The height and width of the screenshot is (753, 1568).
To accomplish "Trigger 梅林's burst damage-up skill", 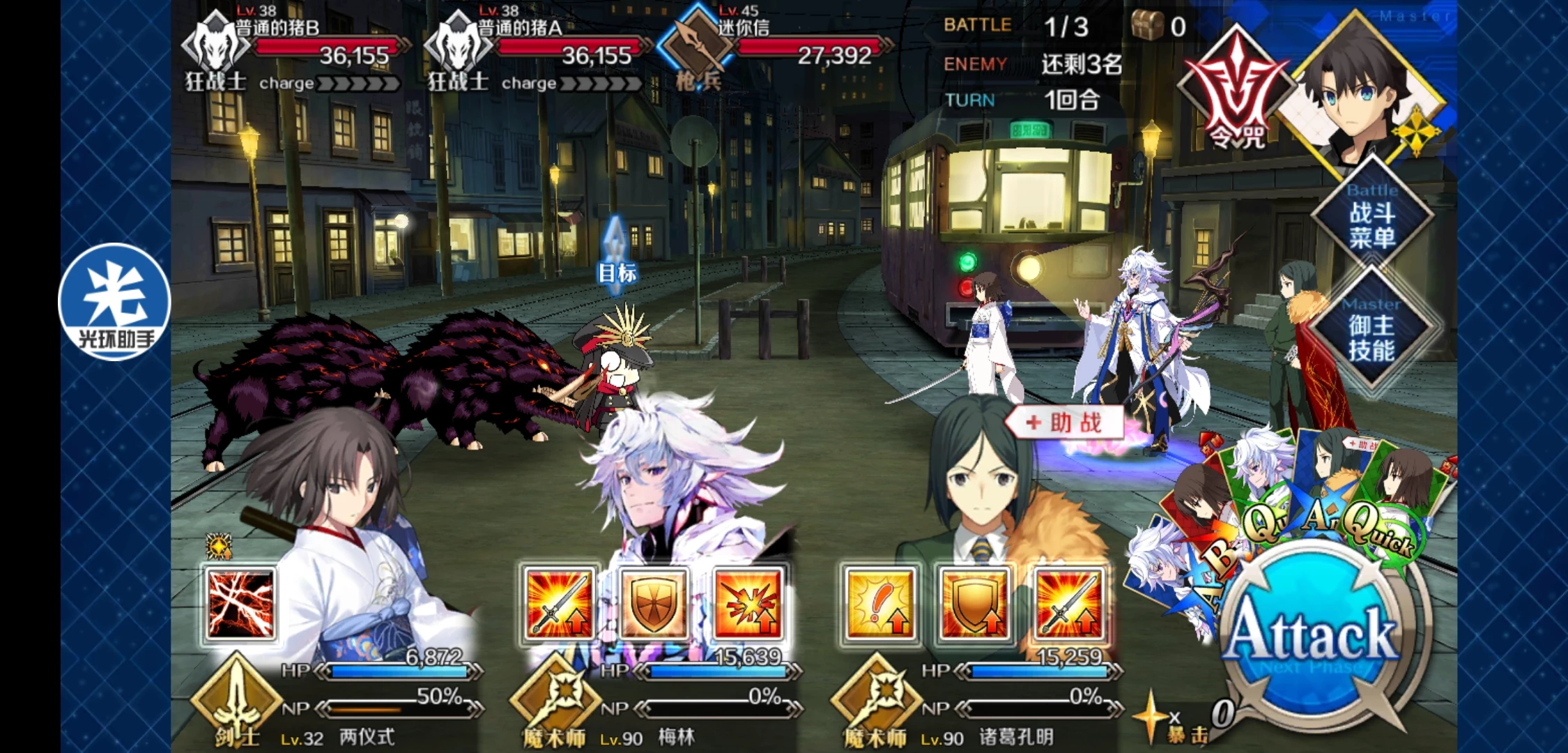I will (x=747, y=604).
